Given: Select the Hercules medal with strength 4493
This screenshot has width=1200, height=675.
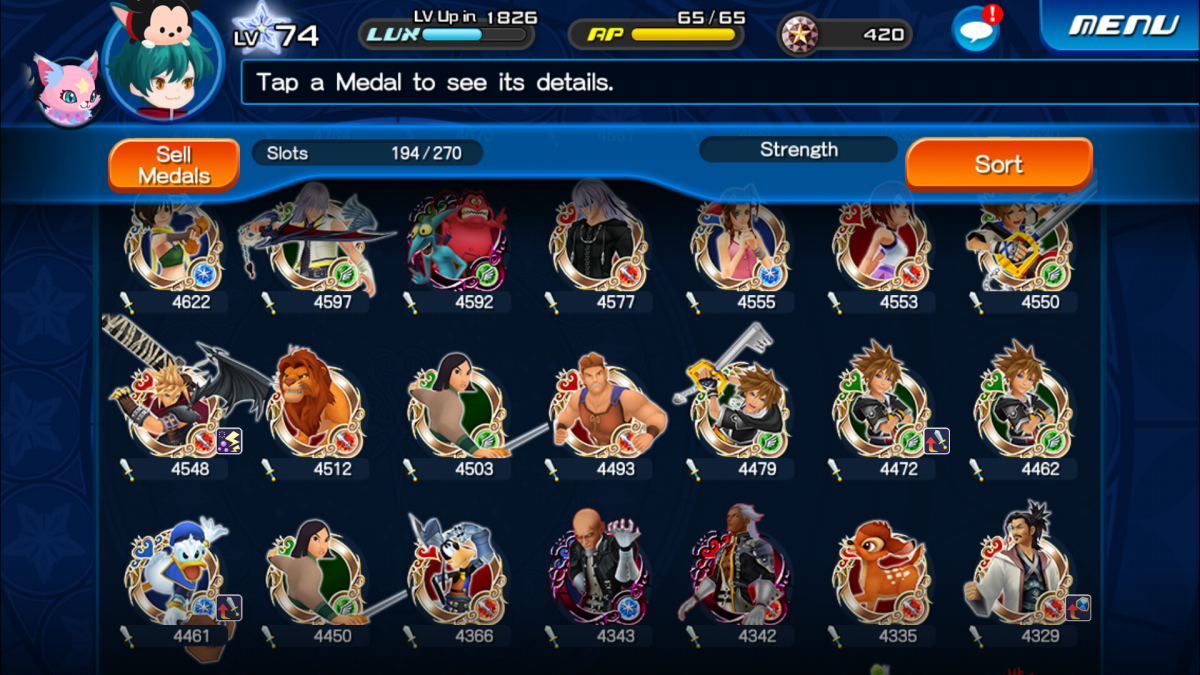Looking at the screenshot, I should (x=599, y=410).
